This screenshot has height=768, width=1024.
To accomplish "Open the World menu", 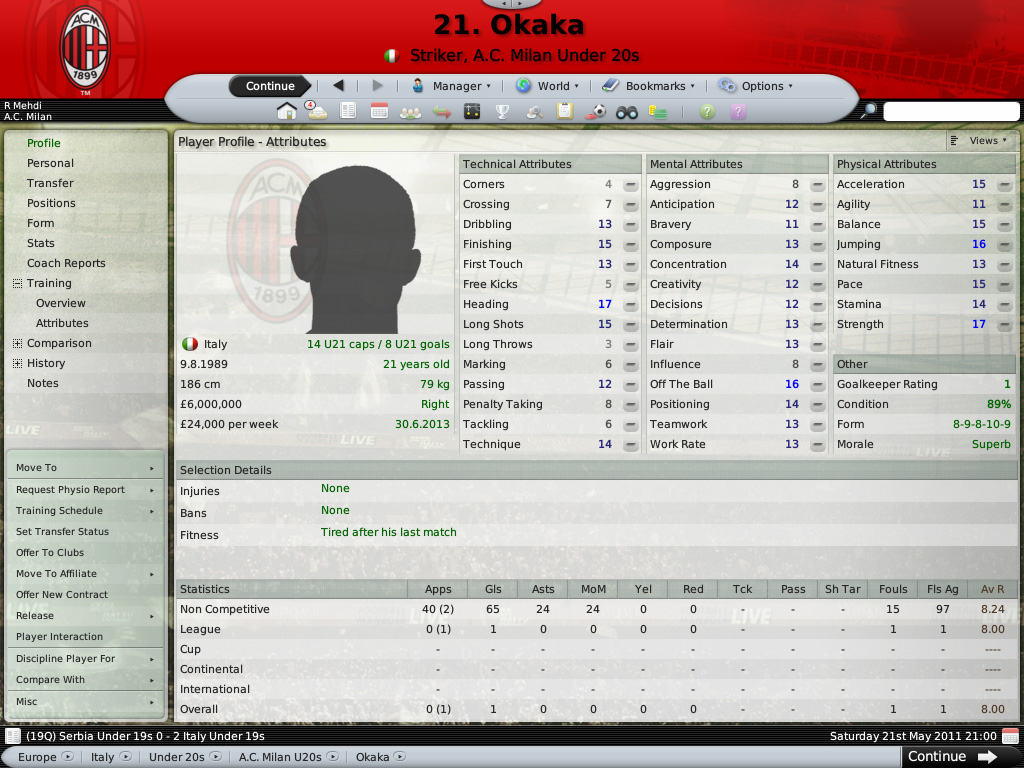I will click(547, 86).
